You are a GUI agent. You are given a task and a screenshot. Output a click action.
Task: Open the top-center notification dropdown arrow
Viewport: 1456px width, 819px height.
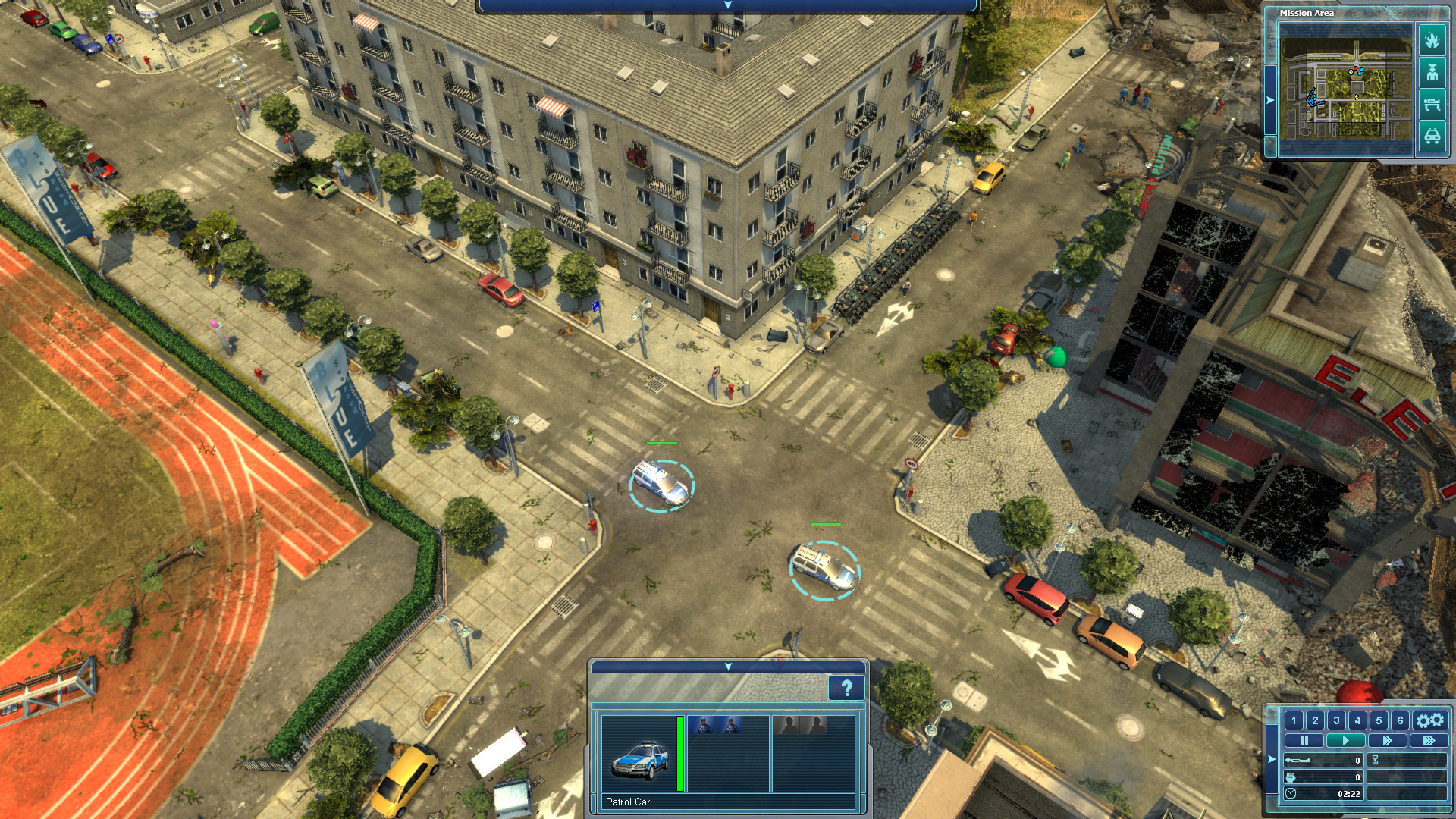728,5
